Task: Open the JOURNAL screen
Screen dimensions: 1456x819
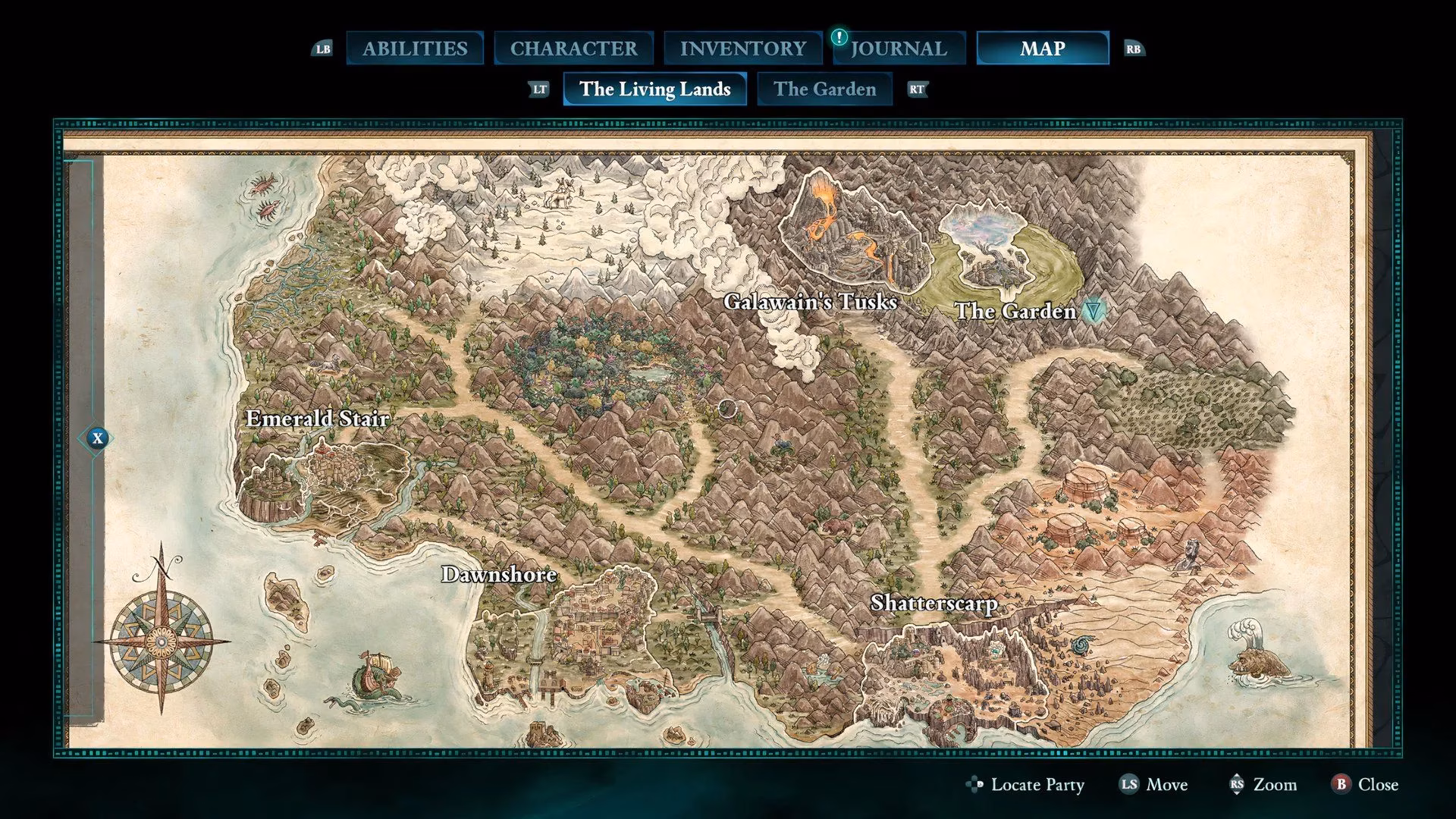Action: [x=899, y=48]
